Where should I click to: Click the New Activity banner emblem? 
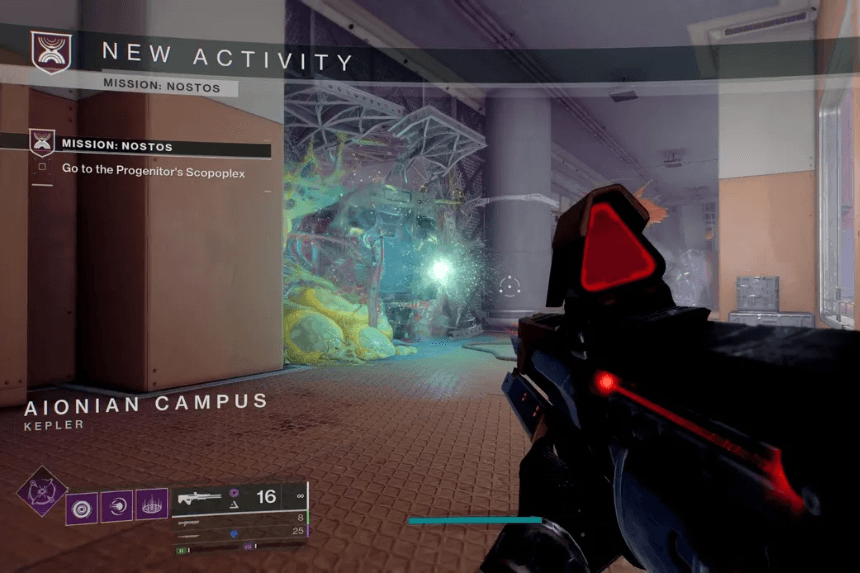(x=50, y=52)
